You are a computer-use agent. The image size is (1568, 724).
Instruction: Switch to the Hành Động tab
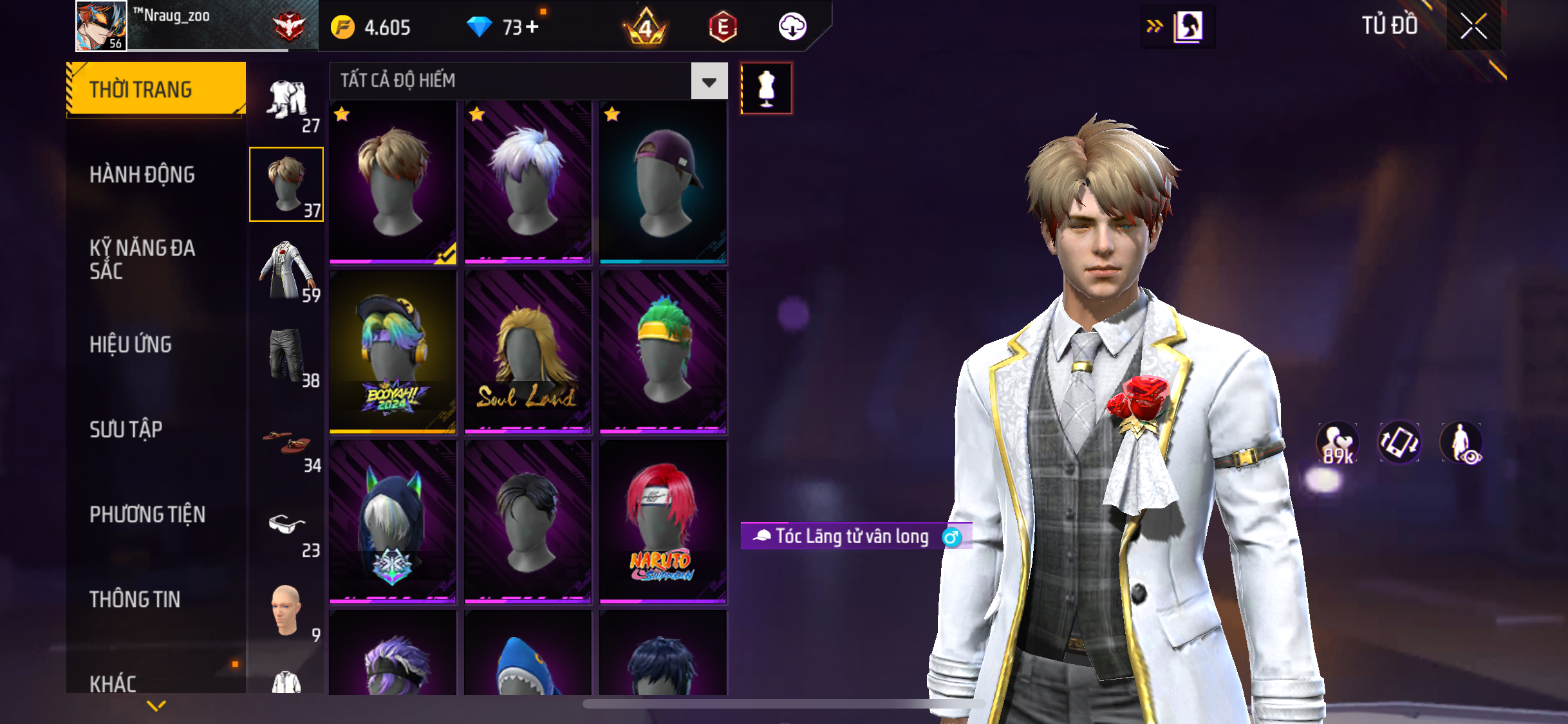(x=142, y=174)
